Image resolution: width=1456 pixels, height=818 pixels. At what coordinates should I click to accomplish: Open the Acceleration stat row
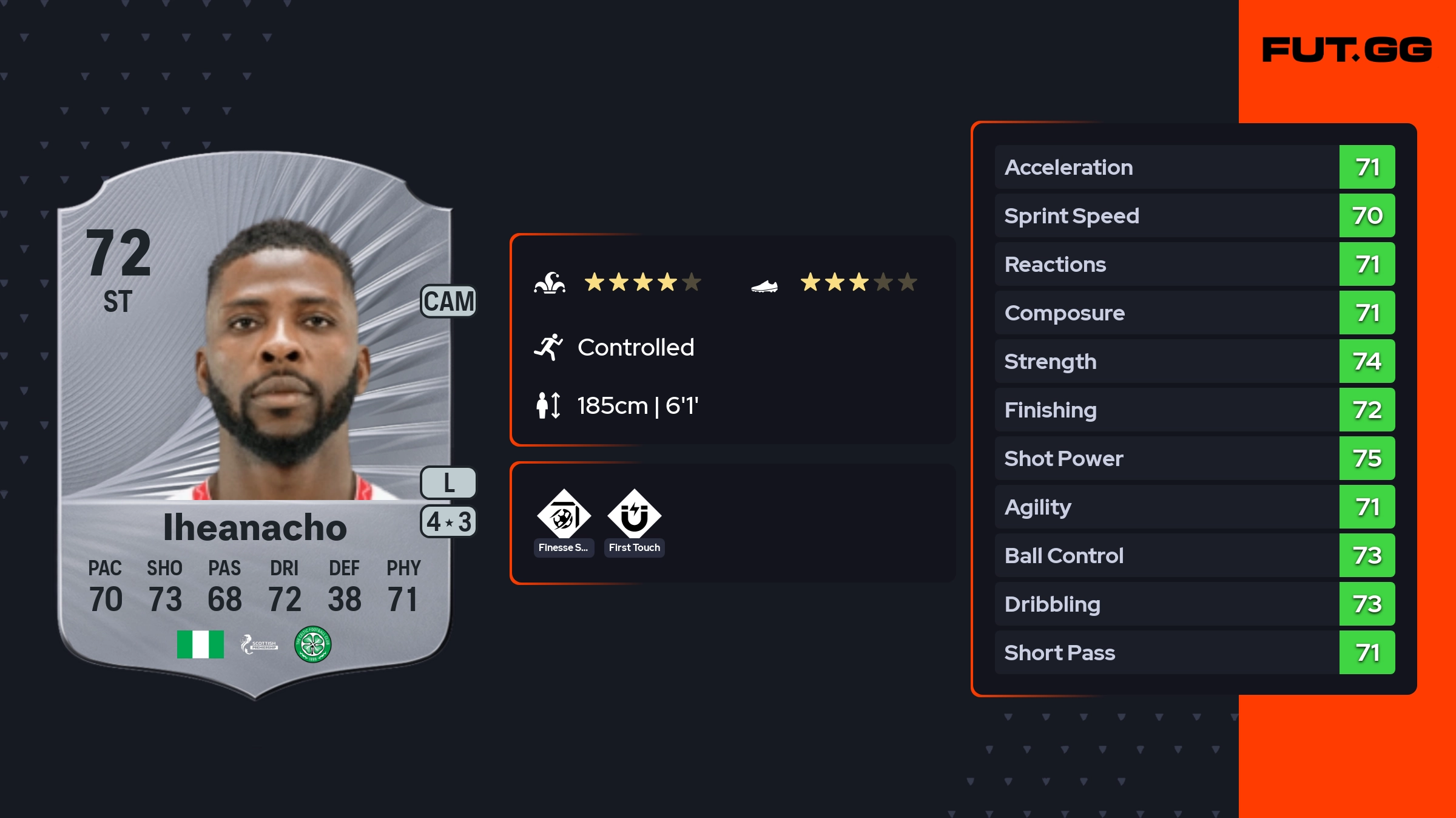1194,167
